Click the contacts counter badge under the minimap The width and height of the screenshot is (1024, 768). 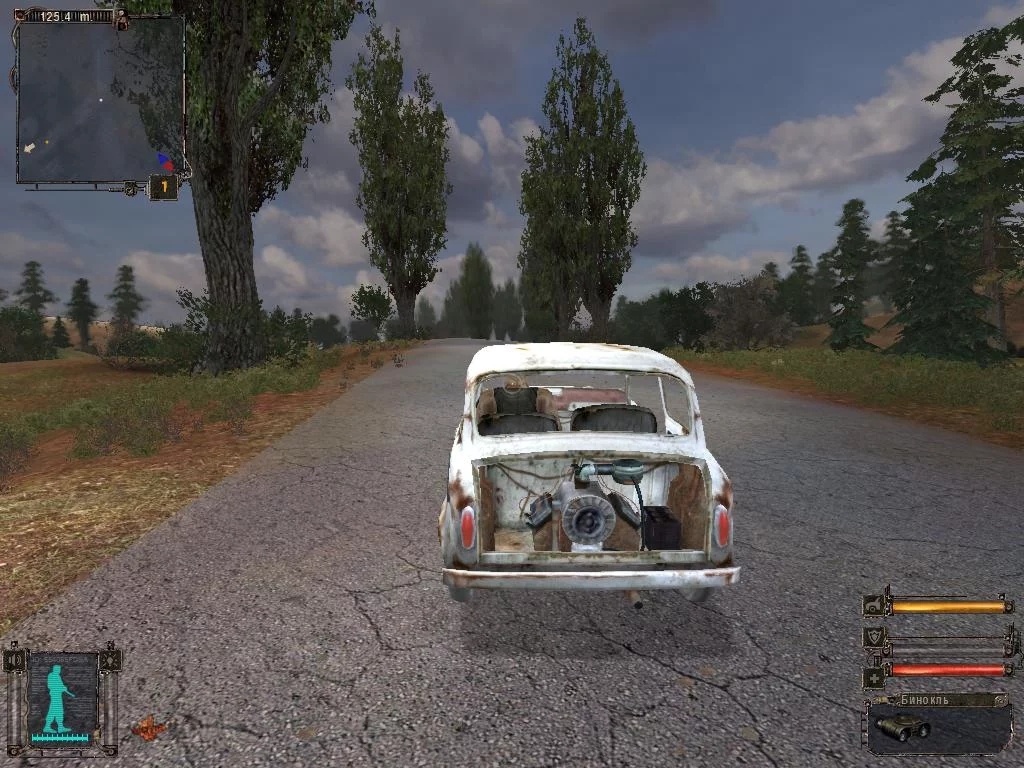point(163,187)
